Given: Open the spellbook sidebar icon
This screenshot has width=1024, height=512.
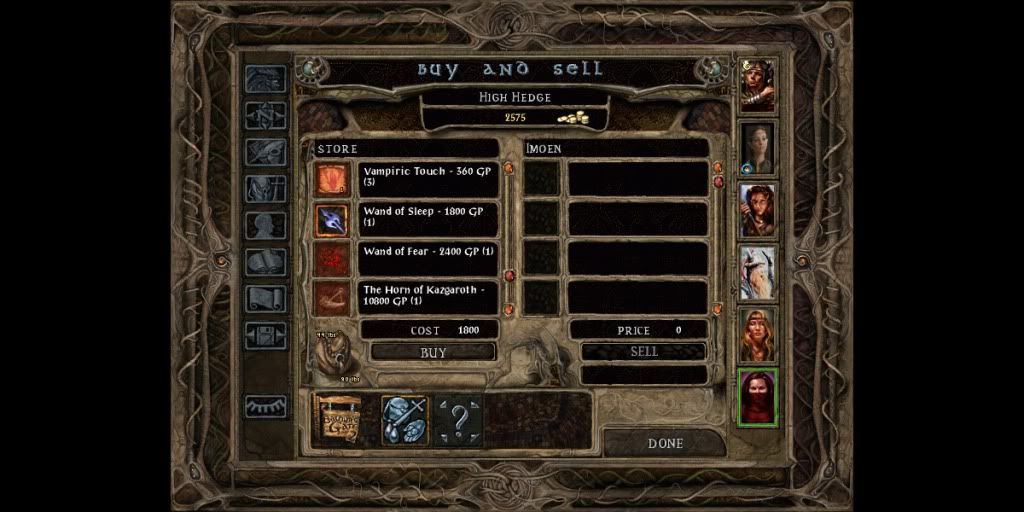Looking at the screenshot, I should tap(266, 262).
